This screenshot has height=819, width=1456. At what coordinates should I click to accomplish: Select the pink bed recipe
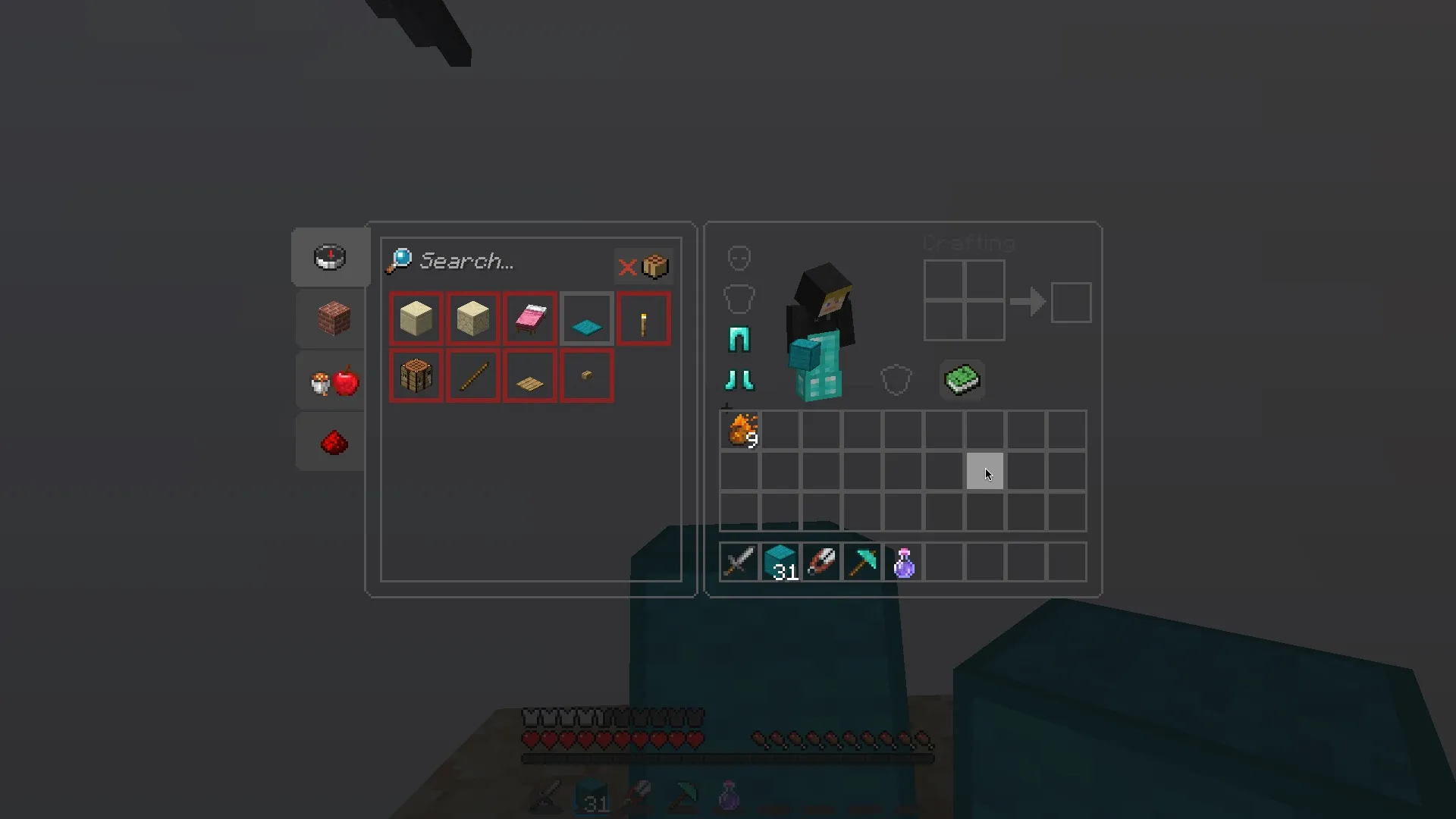[529, 318]
